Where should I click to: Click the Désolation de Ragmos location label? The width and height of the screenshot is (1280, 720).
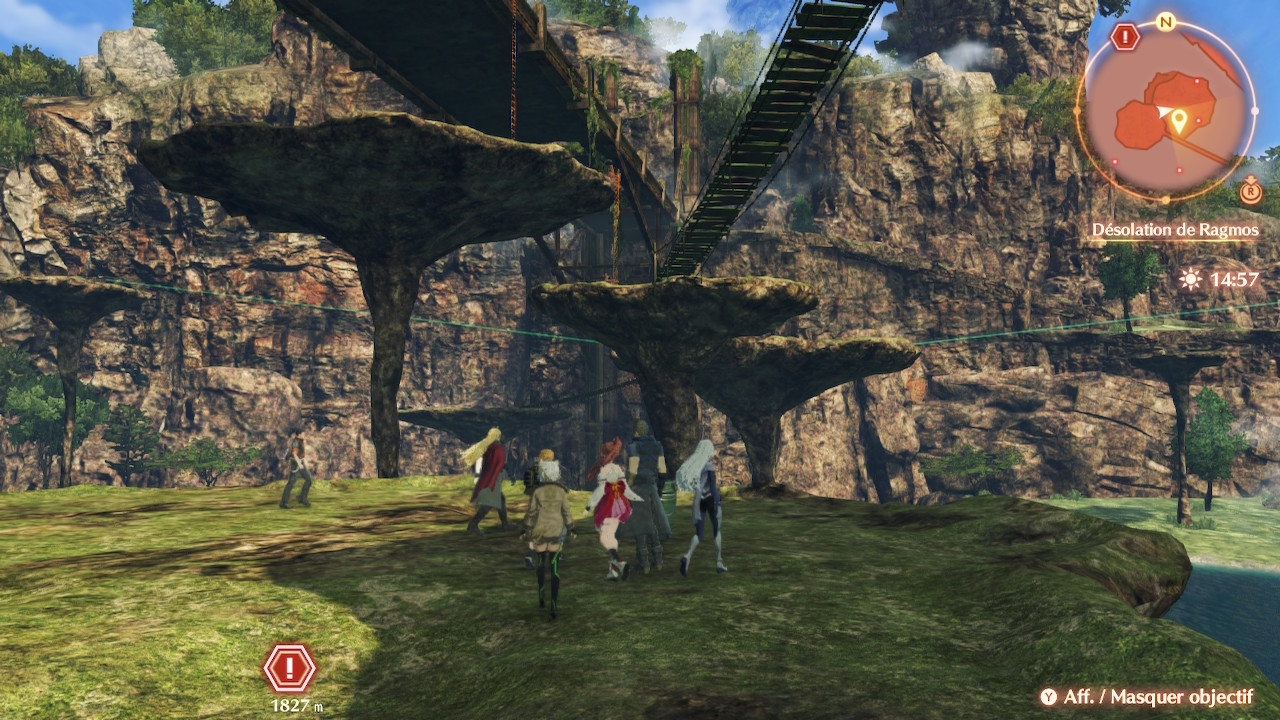coord(1175,230)
